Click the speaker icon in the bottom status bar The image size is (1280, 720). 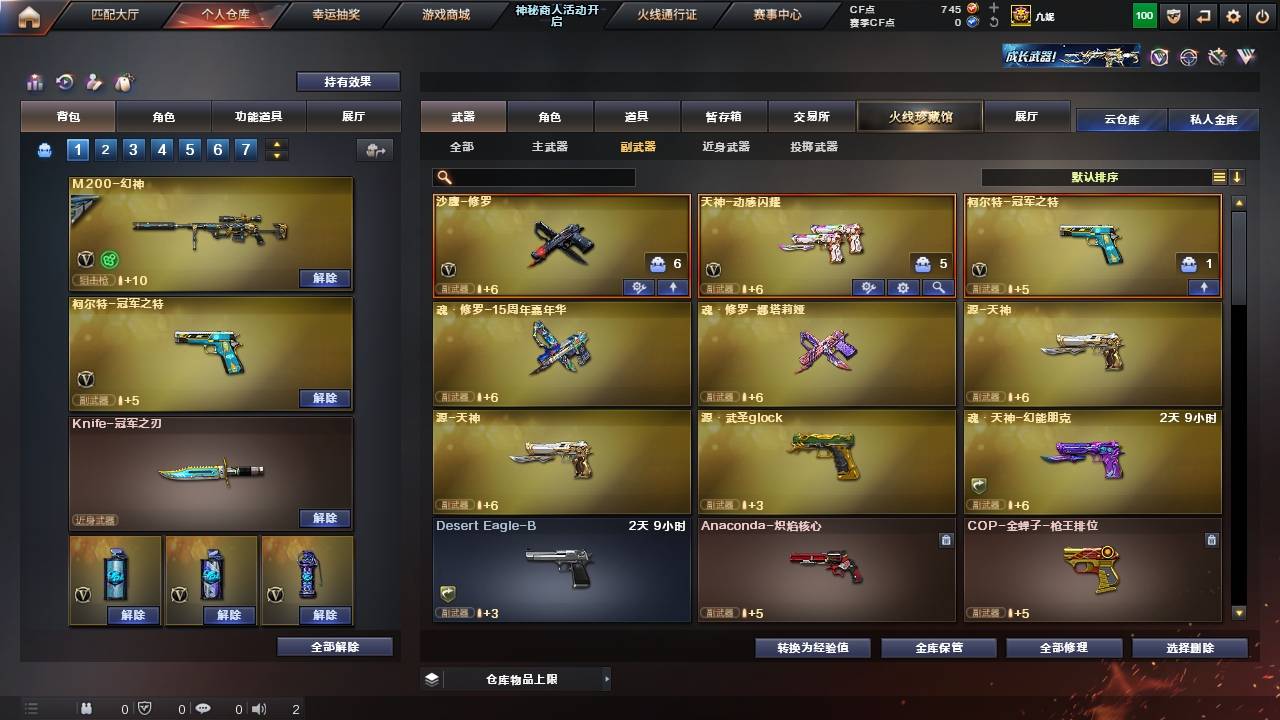click(x=259, y=709)
